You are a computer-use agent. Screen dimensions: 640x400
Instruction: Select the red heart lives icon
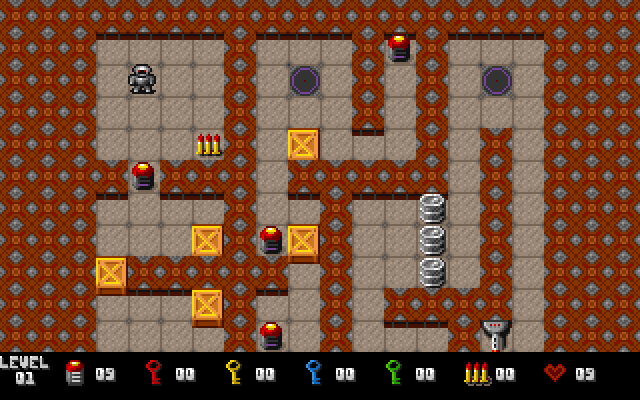point(555,373)
